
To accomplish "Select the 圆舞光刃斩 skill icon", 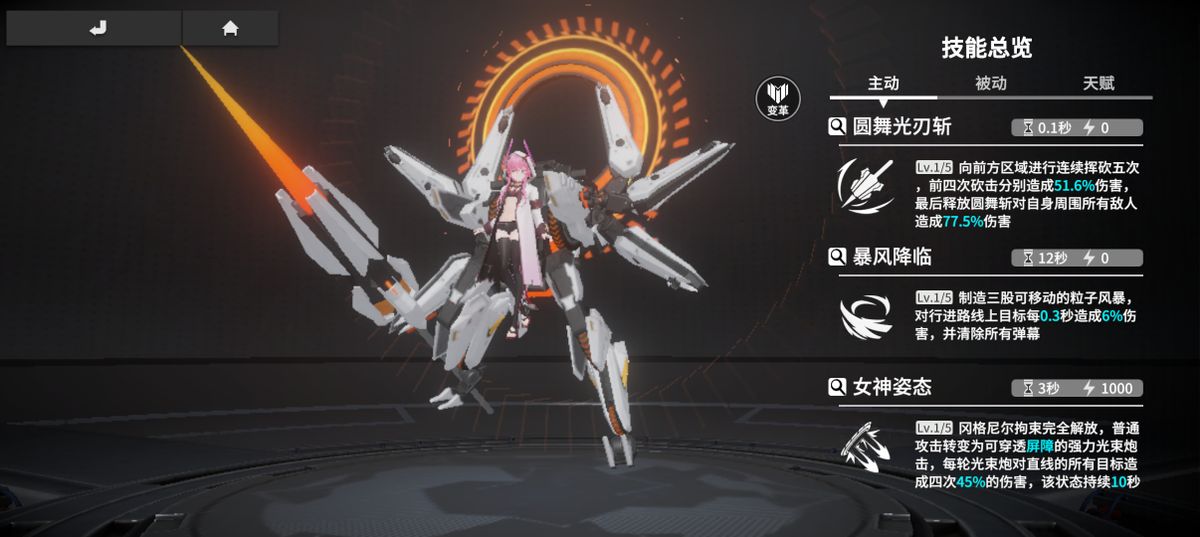I will (x=866, y=186).
